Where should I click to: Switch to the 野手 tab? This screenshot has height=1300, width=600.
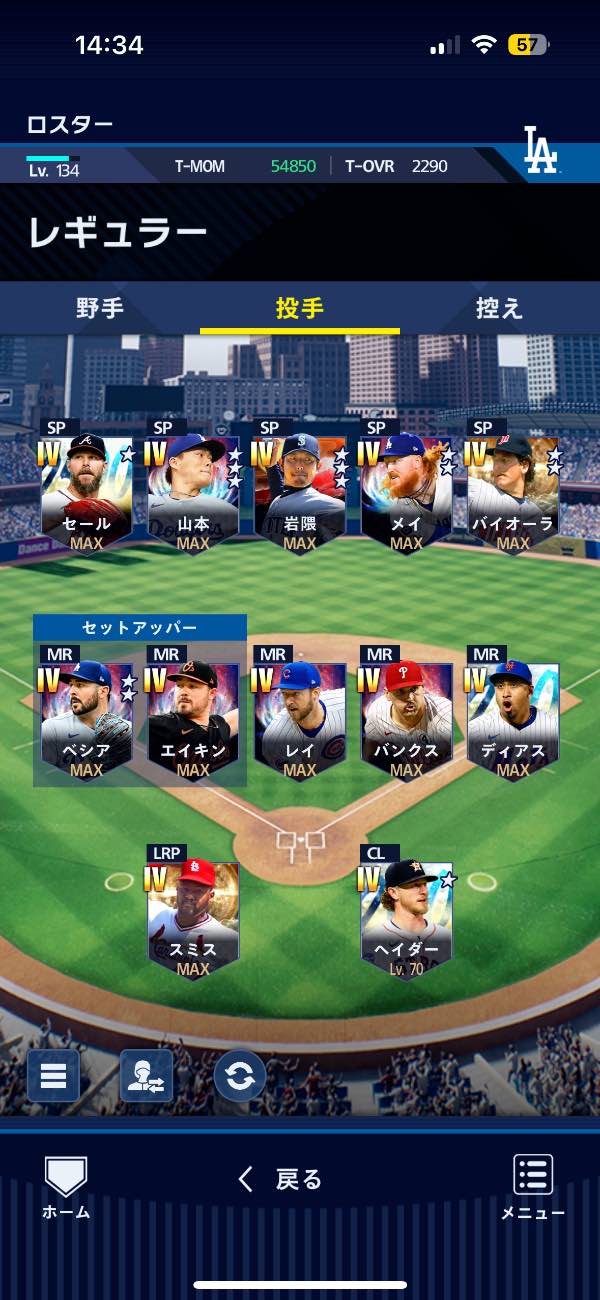click(100, 308)
